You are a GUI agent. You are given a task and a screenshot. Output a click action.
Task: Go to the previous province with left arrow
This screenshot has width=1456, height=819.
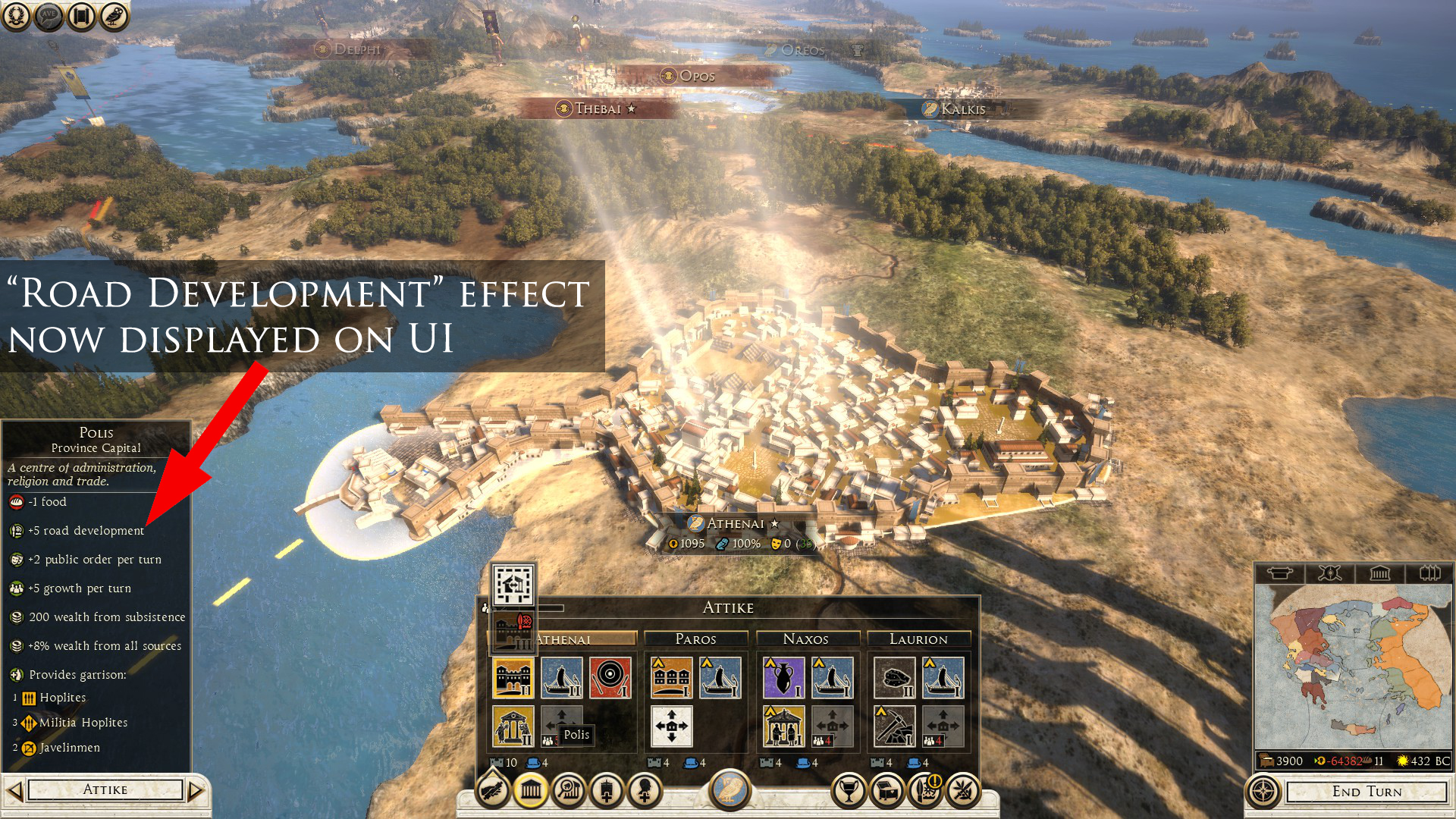pos(14,791)
